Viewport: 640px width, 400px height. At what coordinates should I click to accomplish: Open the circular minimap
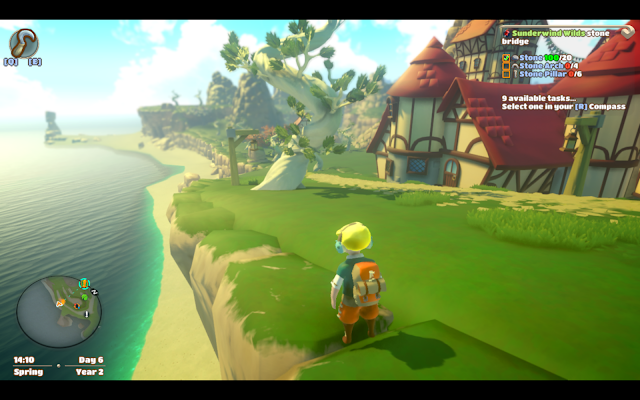(59, 312)
